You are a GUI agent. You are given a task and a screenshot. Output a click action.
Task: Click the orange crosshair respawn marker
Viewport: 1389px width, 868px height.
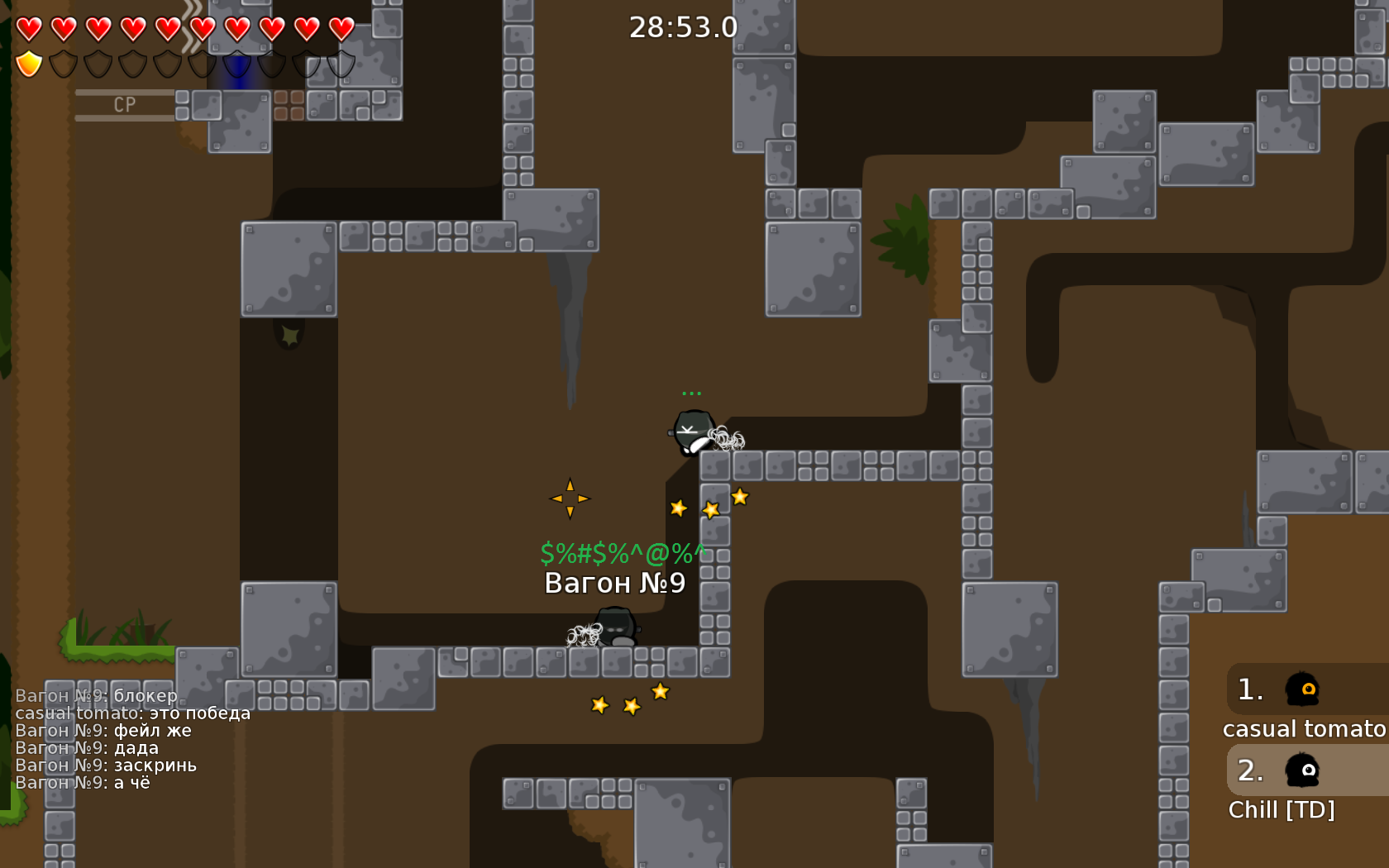(x=570, y=498)
